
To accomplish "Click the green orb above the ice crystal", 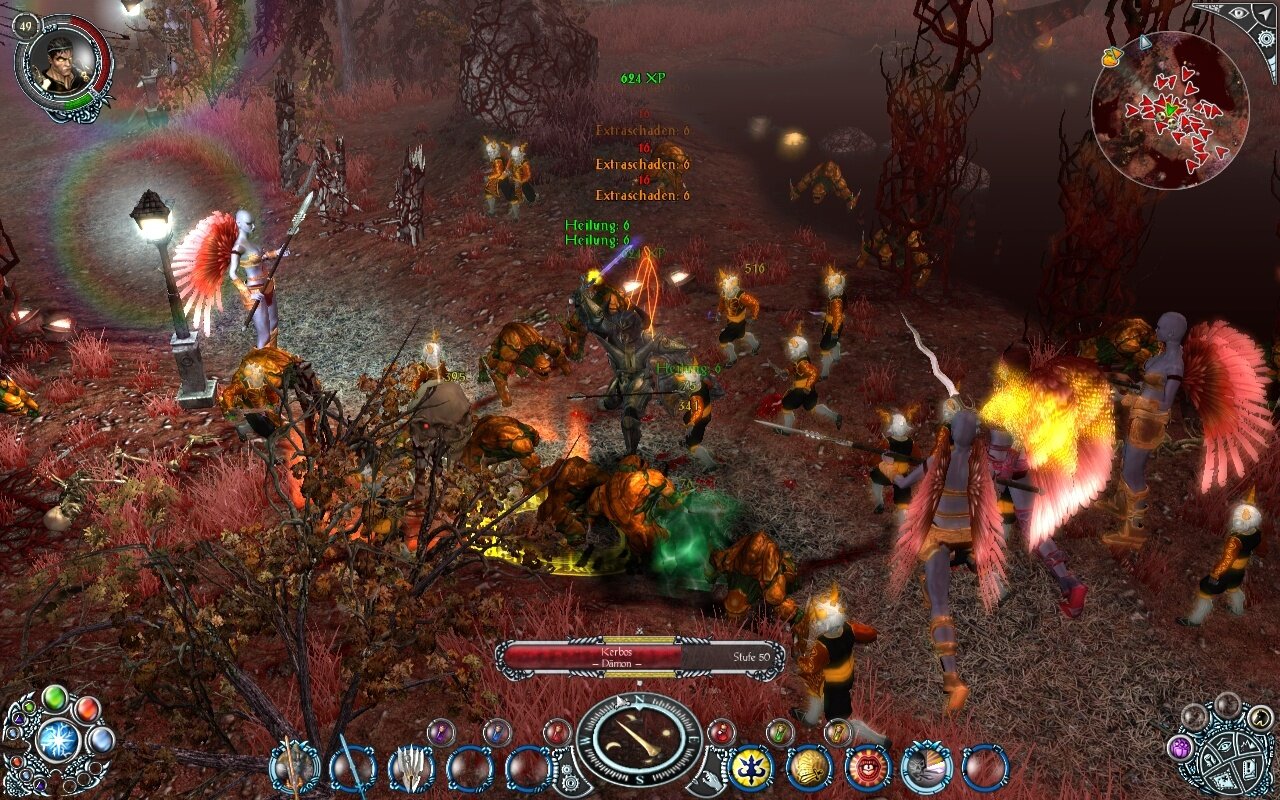I will pos(54,698).
